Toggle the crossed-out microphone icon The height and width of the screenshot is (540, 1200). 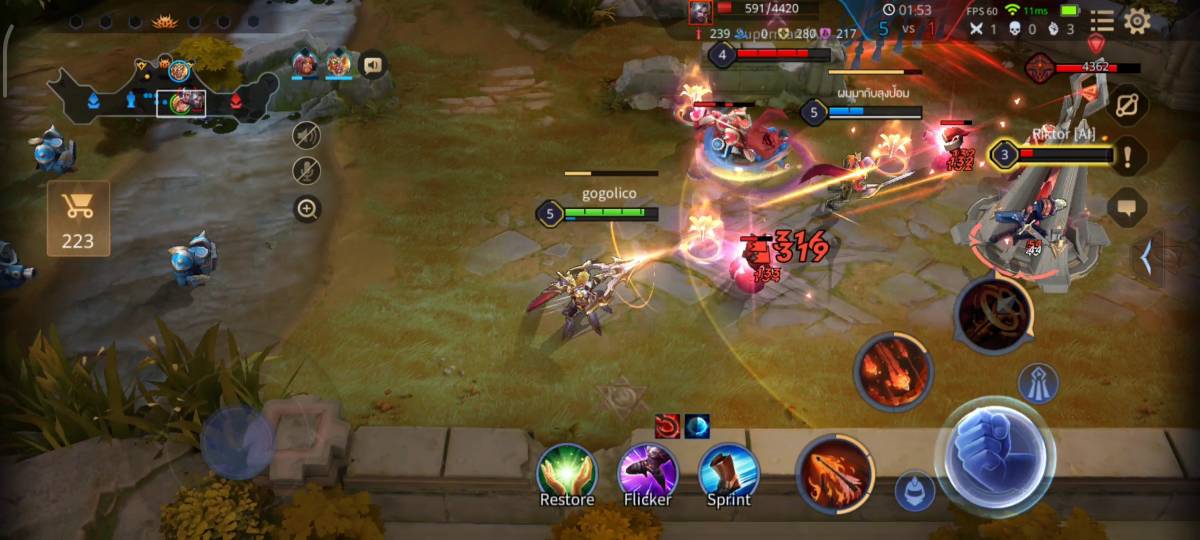(307, 170)
